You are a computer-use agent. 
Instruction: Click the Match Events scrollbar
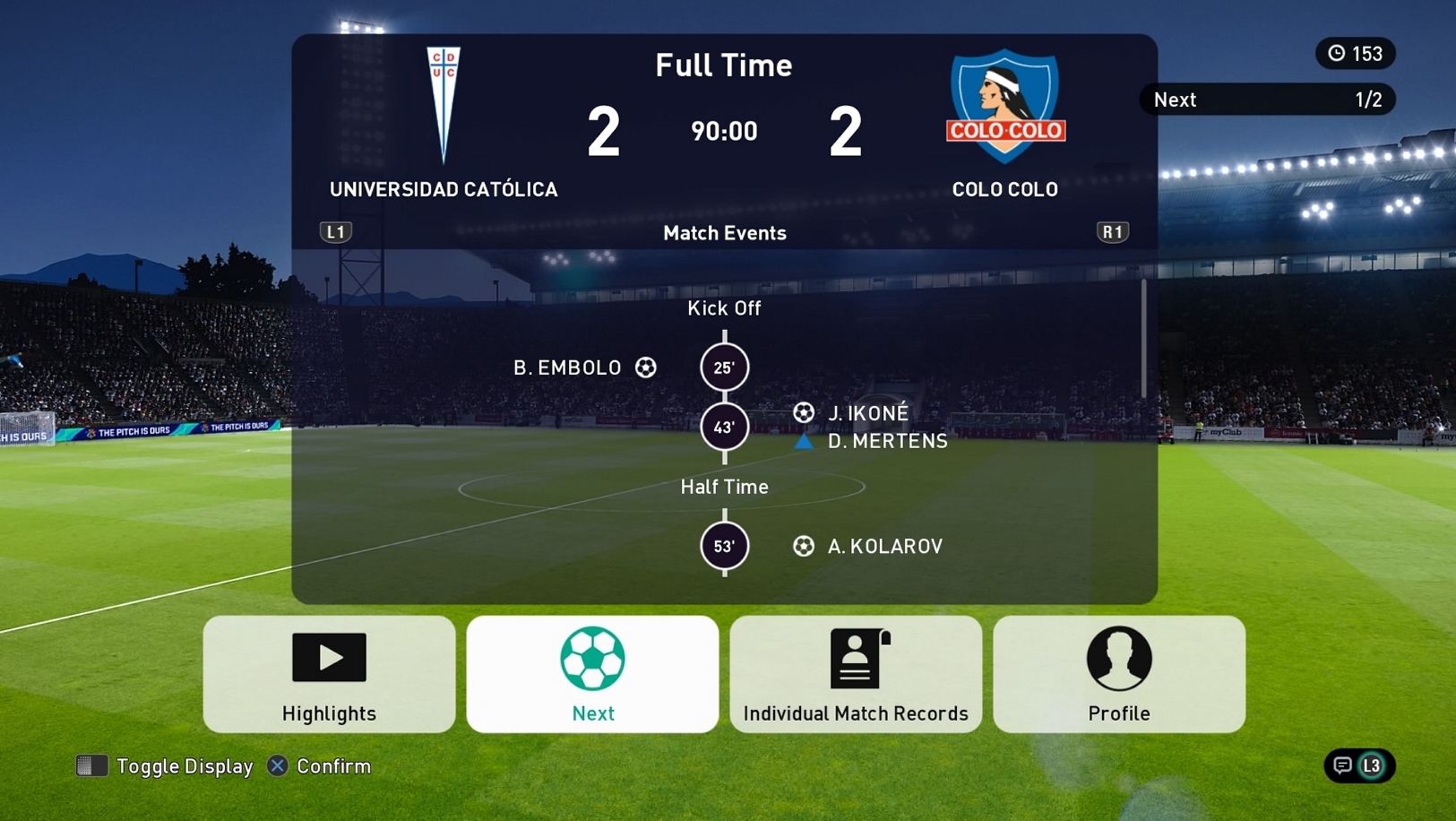1143,339
